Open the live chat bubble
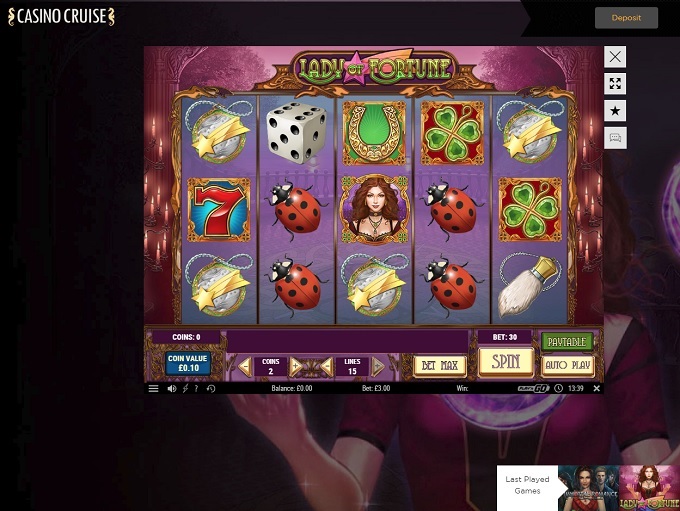Viewport: 680px width, 511px height. (x=616, y=138)
